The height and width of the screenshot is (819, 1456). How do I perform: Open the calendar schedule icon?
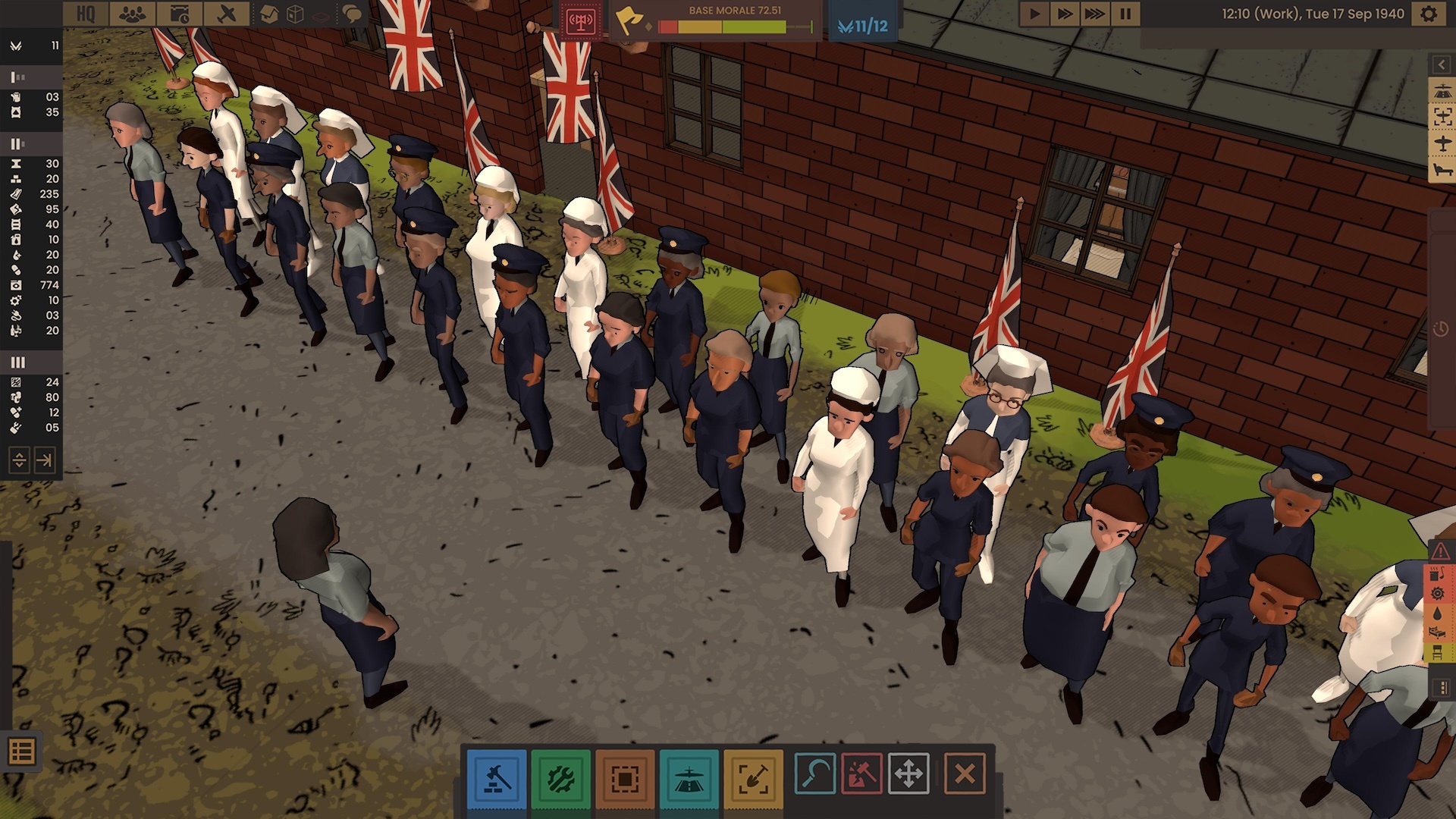179,13
